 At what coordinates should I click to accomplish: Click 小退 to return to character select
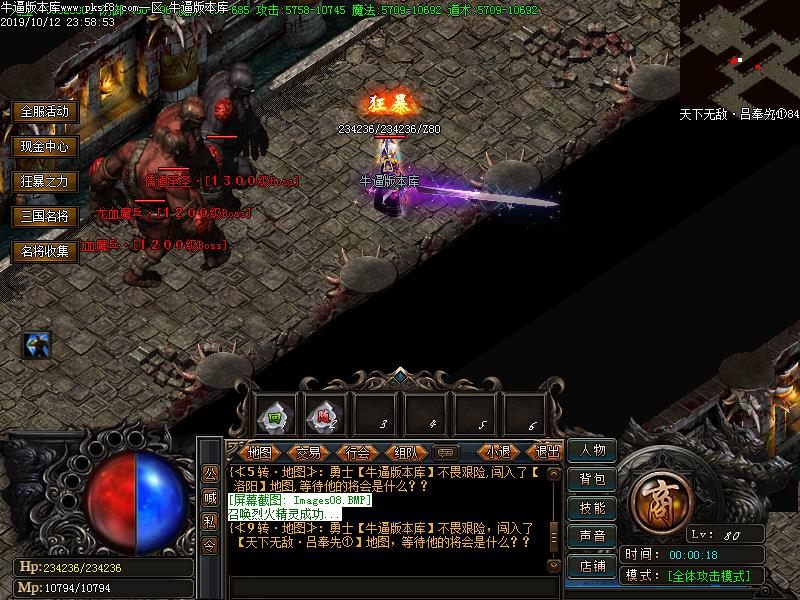click(x=498, y=452)
